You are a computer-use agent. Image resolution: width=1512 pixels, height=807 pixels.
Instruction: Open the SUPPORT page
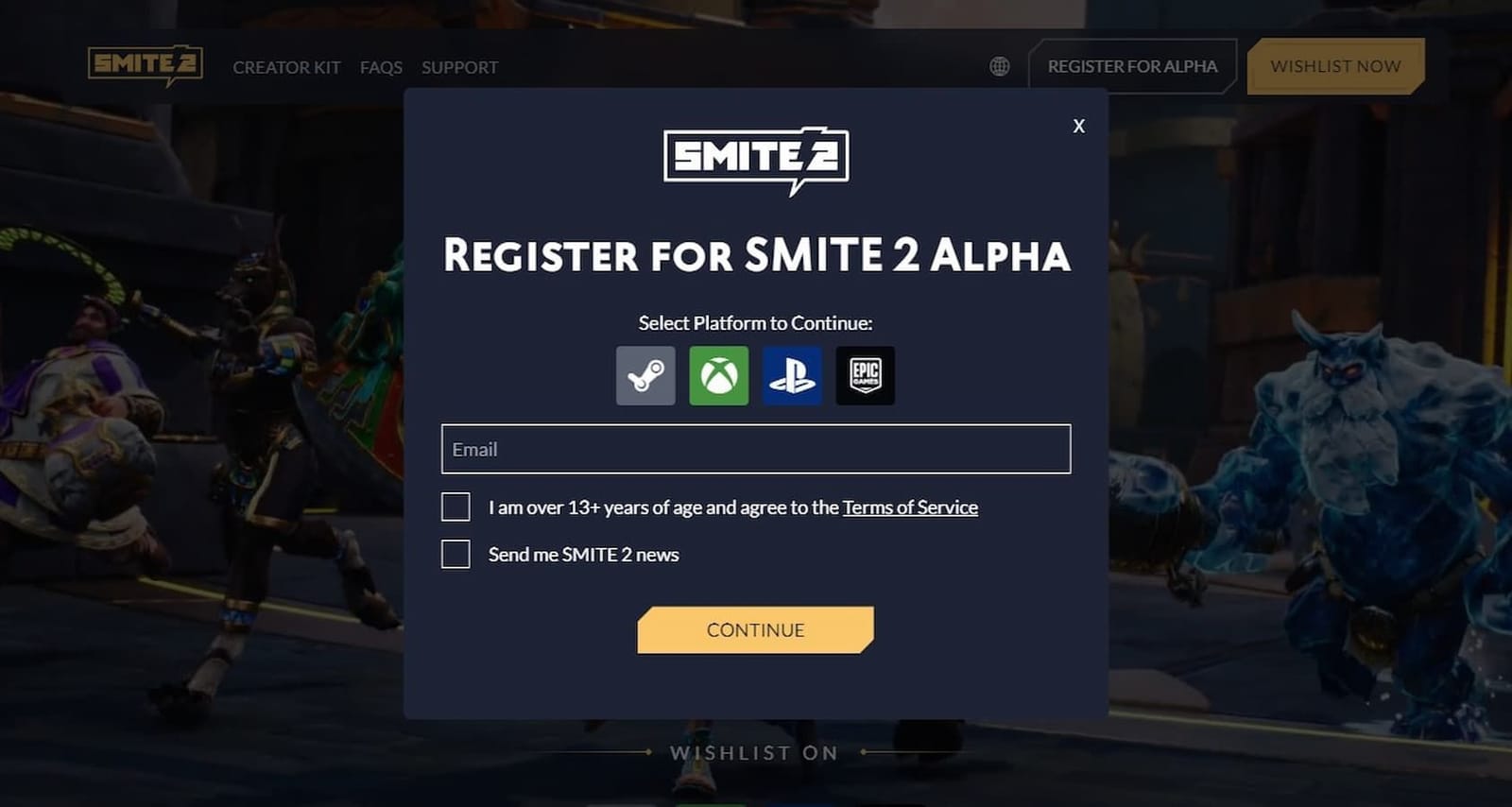click(460, 66)
